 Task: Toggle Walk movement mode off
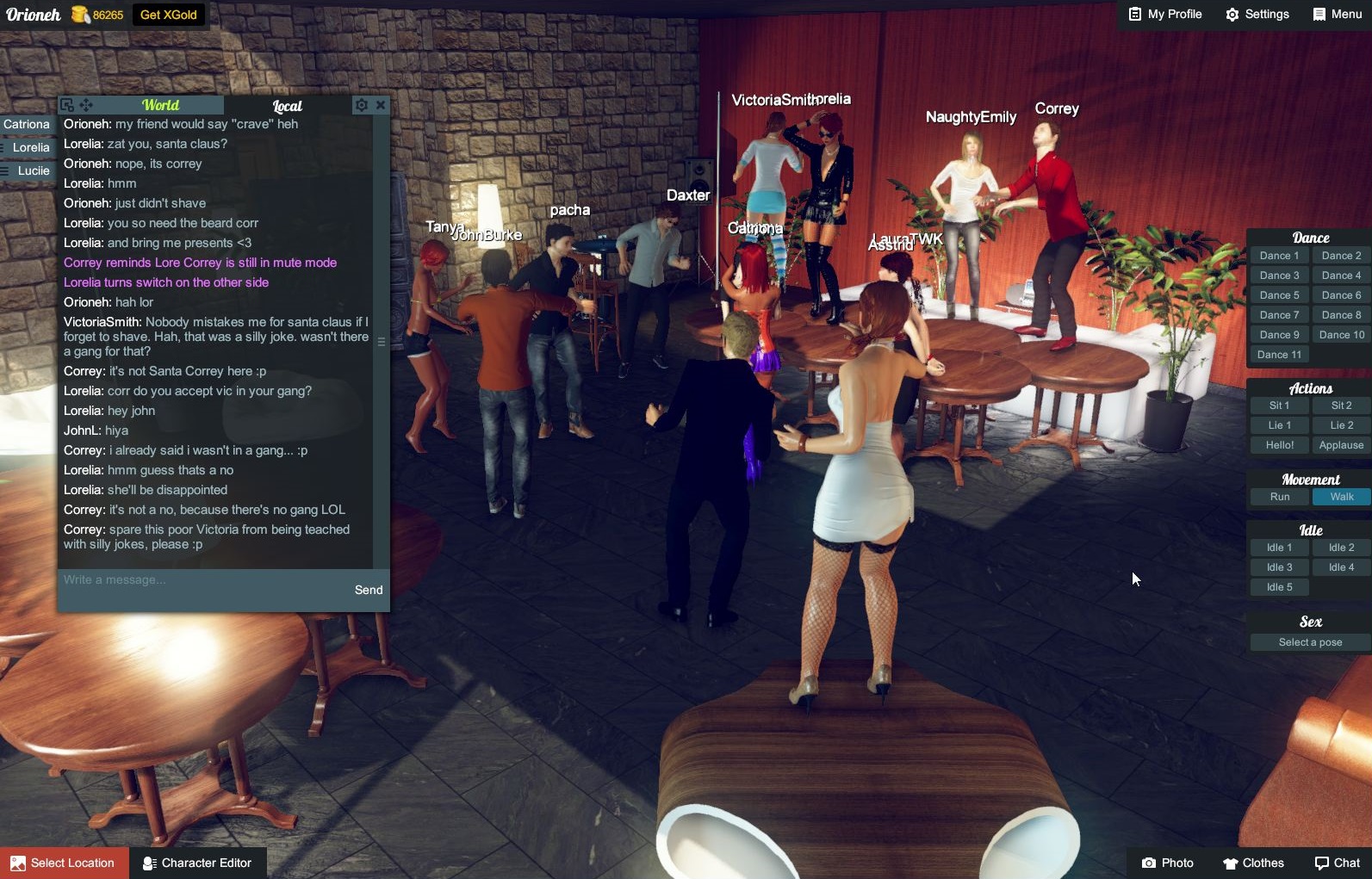(x=1340, y=497)
